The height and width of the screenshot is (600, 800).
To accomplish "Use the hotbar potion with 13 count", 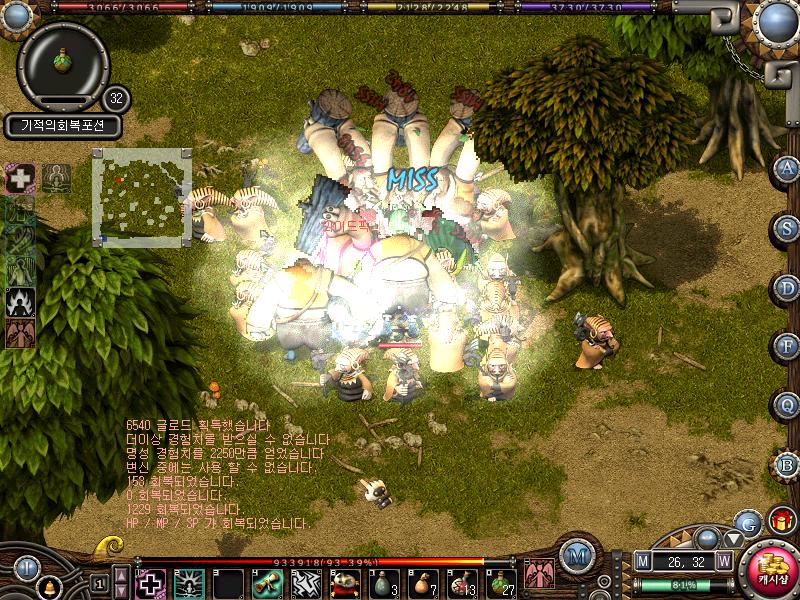I will pyautogui.click(x=460, y=582).
